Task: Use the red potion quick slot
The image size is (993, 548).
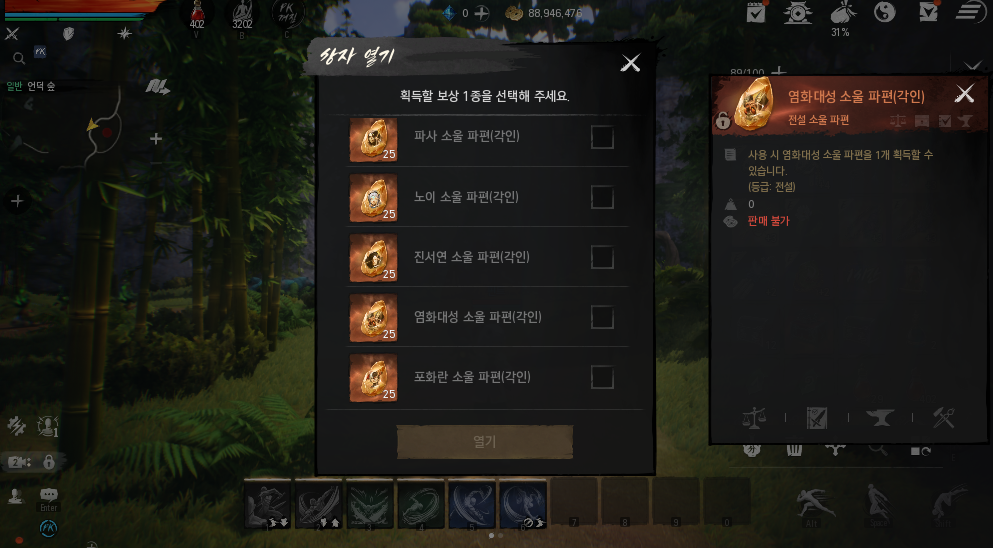Action: click(x=197, y=12)
